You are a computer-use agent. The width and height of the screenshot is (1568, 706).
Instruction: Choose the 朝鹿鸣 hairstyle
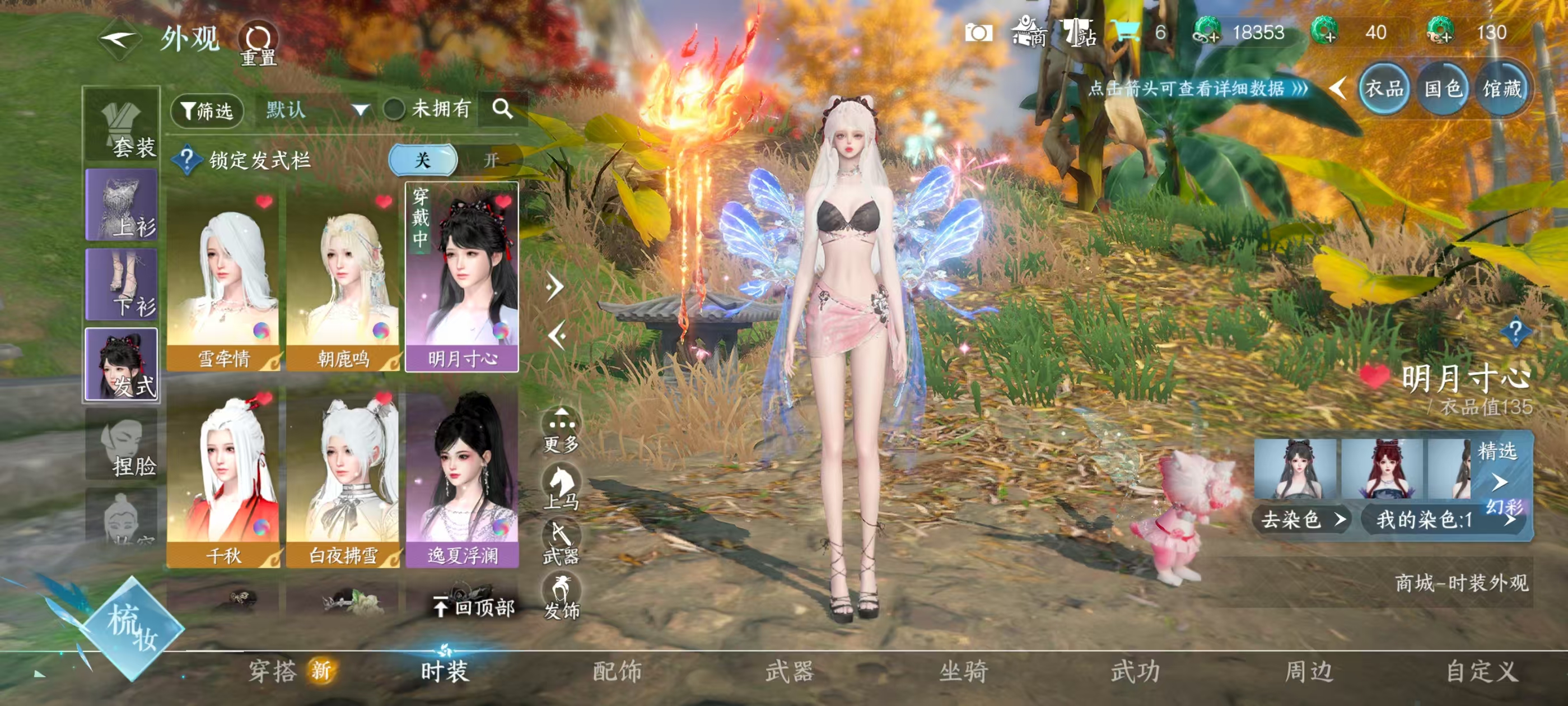(343, 280)
